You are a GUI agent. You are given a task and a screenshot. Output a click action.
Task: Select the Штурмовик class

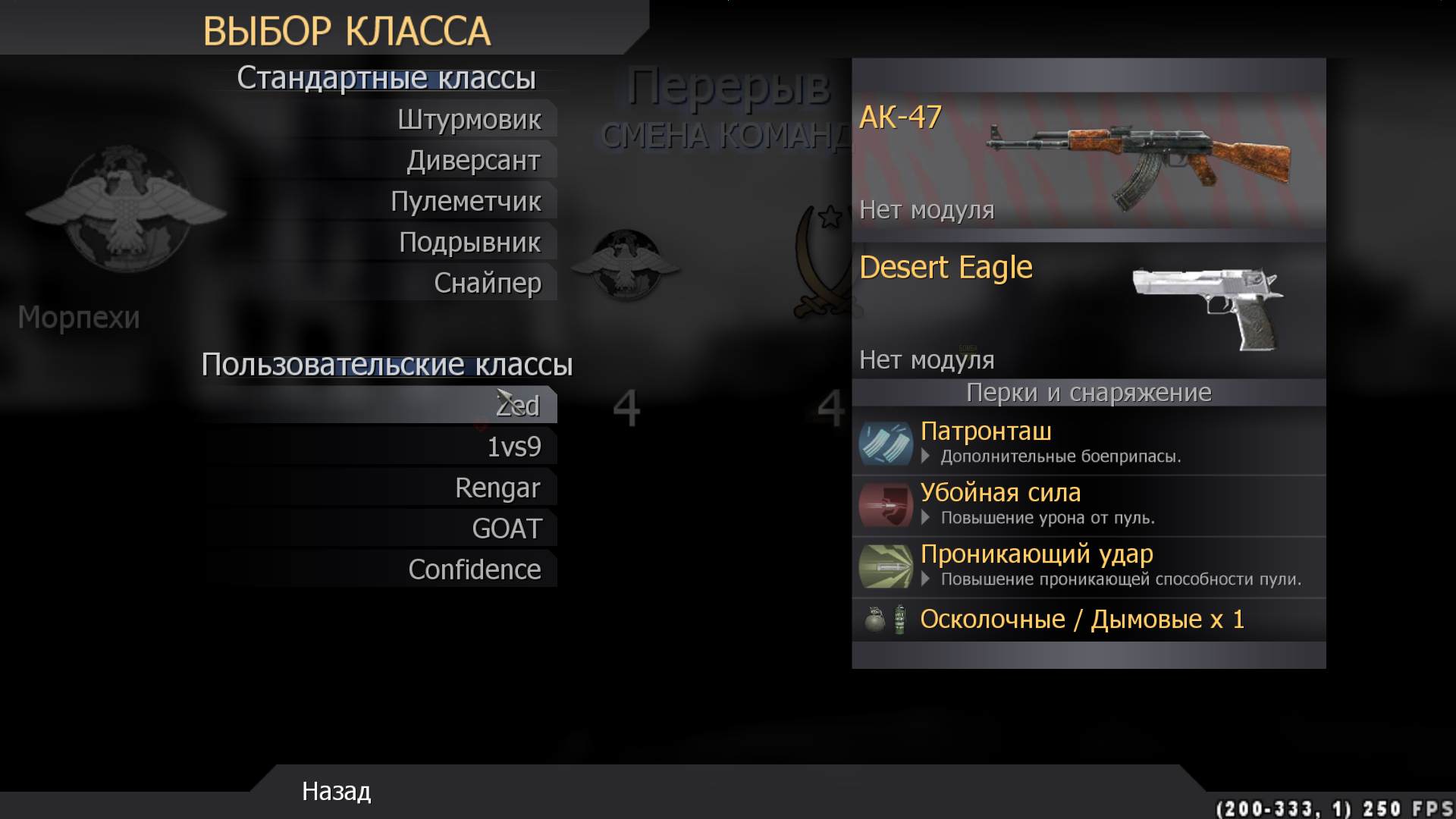(x=470, y=119)
